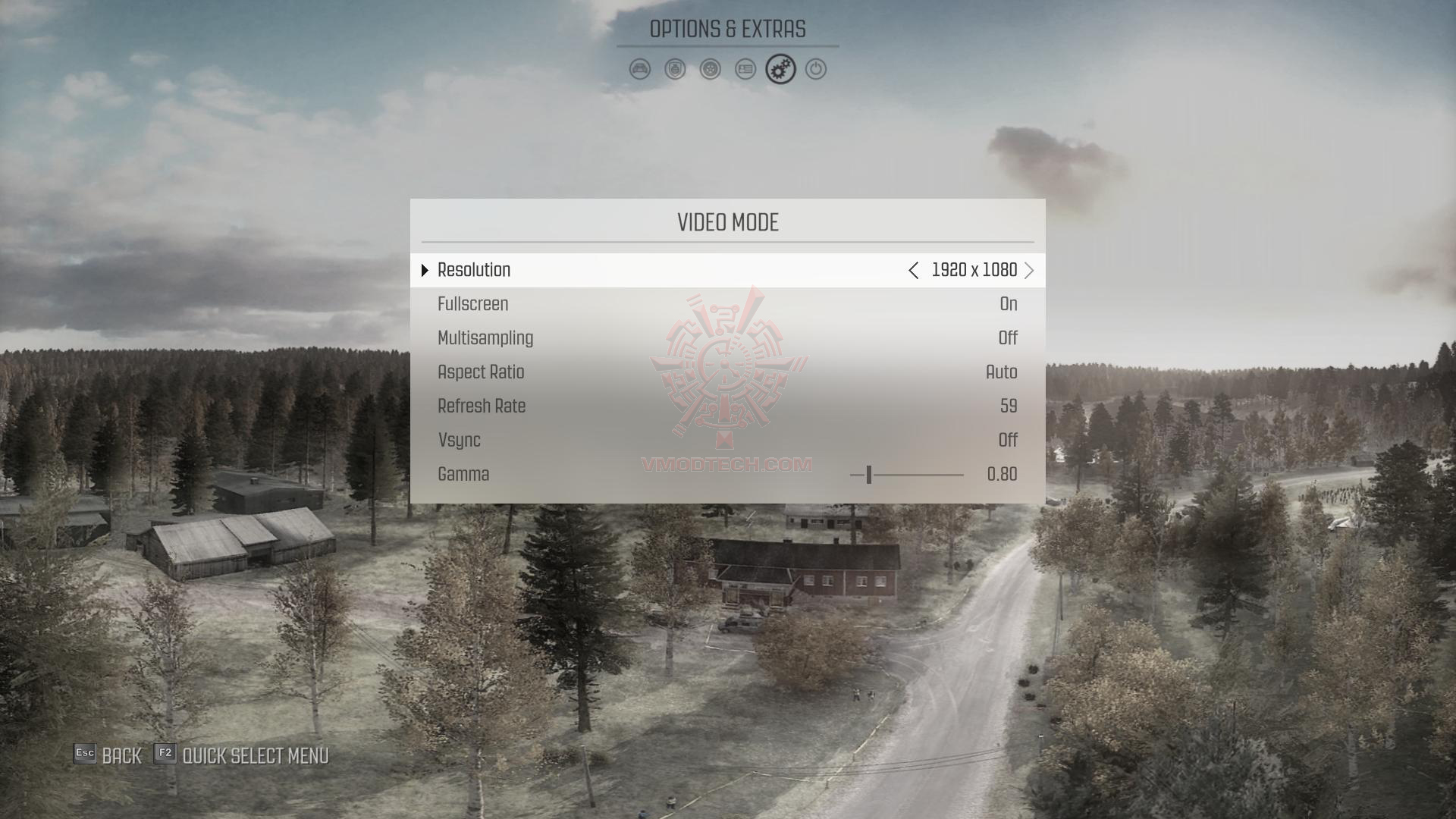Select the Refresh Rate setting

coord(727,406)
